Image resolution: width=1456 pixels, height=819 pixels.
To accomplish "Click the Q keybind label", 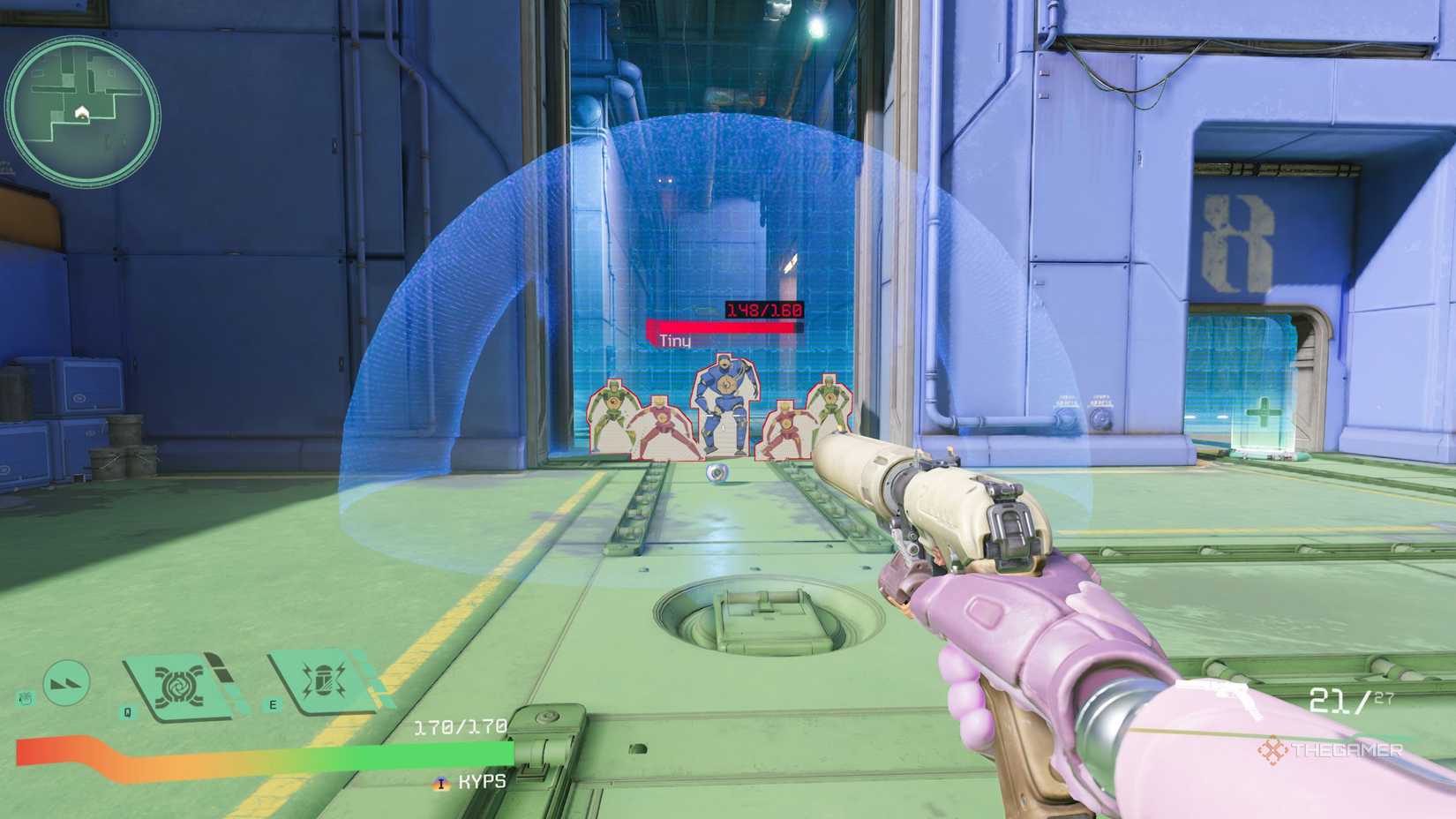I will click(126, 710).
